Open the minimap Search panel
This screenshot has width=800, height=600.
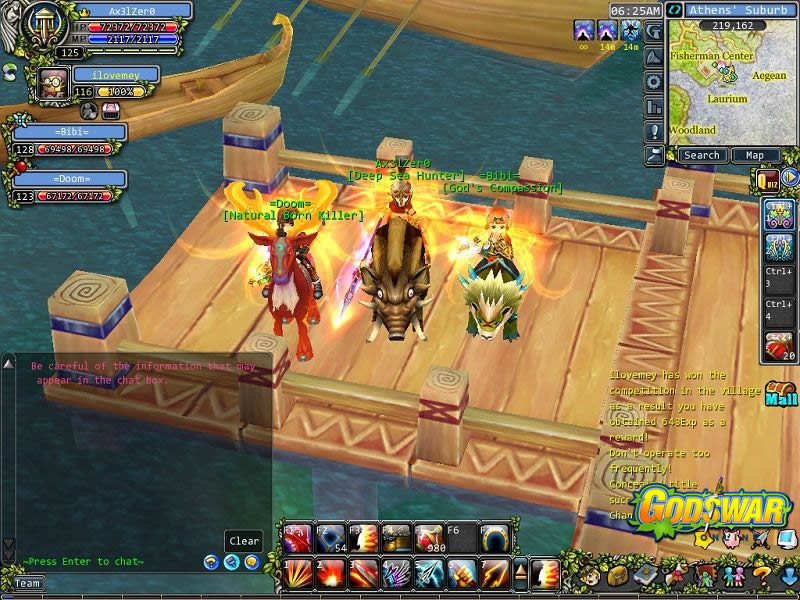[x=701, y=155]
